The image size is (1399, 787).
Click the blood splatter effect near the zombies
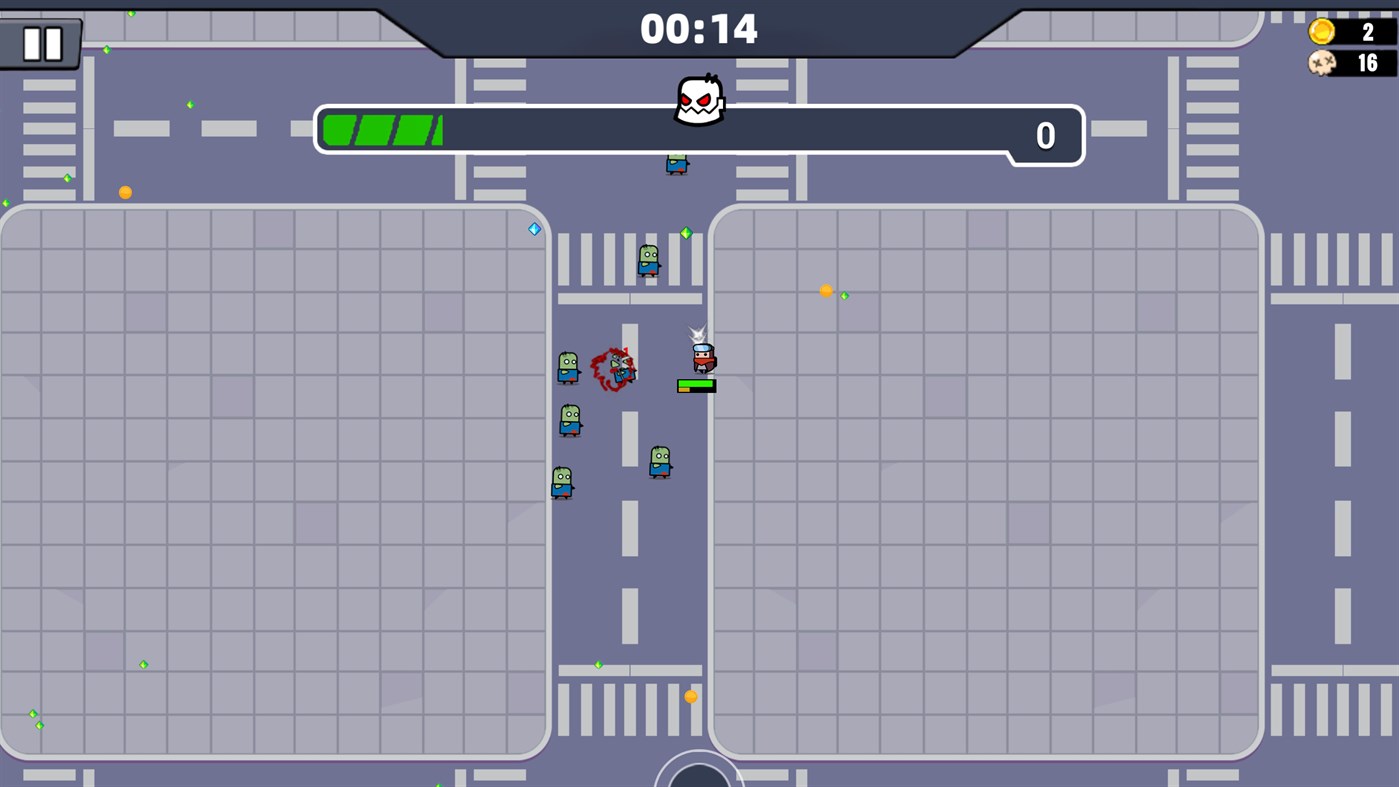pos(613,367)
